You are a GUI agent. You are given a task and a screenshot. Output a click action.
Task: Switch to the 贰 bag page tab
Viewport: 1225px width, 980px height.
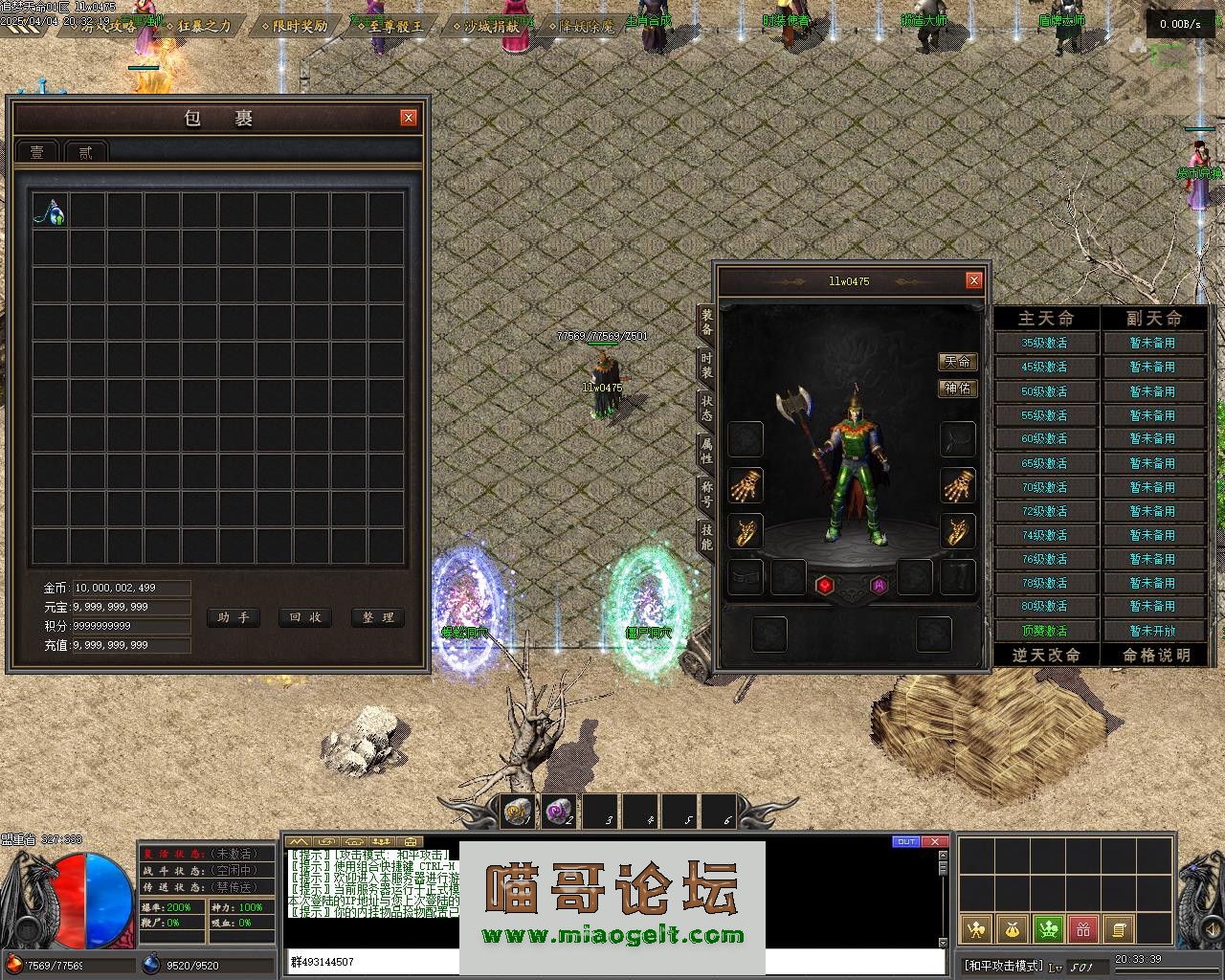(x=85, y=152)
